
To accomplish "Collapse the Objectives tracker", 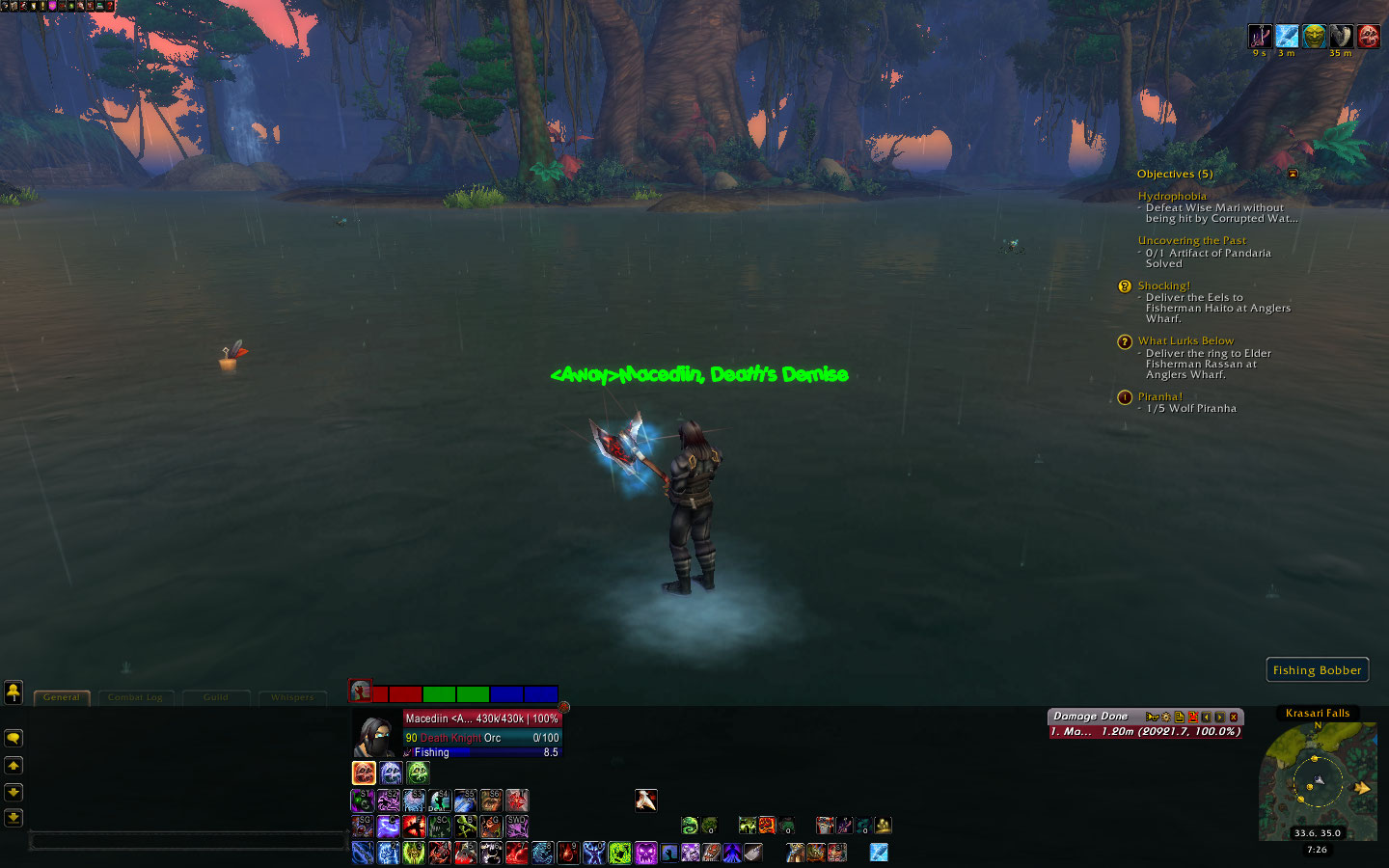I will pyautogui.click(x=1293, y=174).
